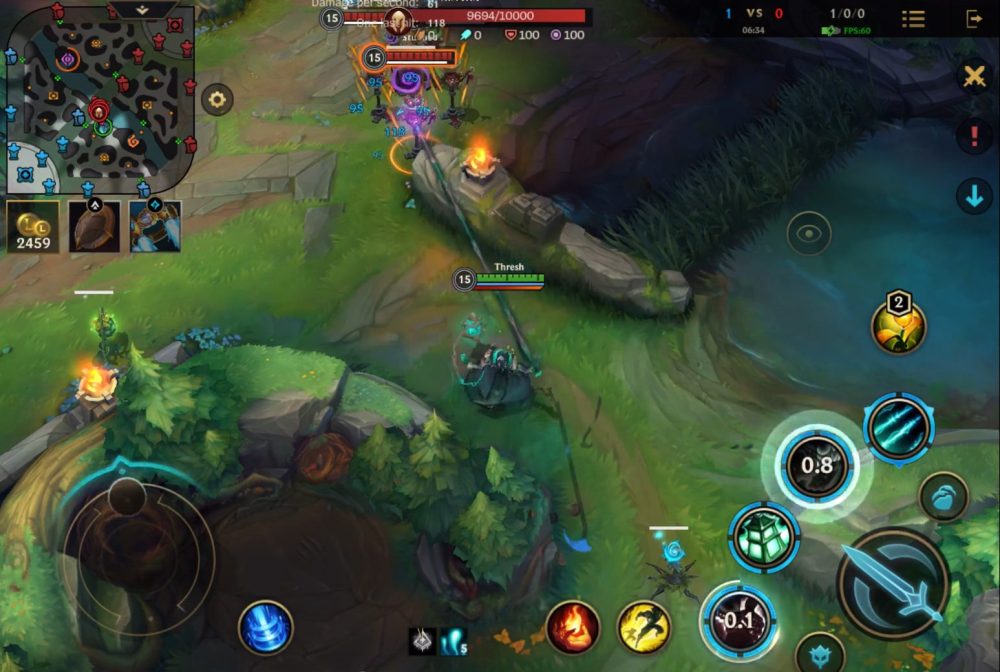Toggle the eye camera button
This screenshot has height=672, width=1000.
coord(808,234)
